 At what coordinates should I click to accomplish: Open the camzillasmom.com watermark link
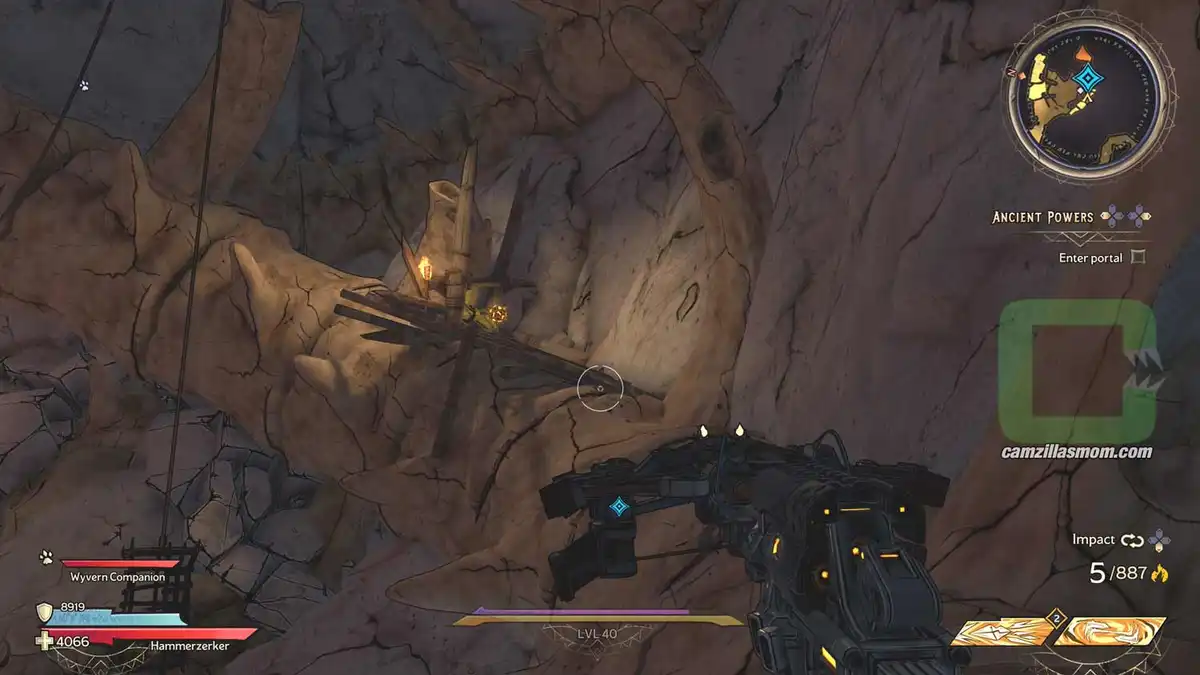(1076, 452)
